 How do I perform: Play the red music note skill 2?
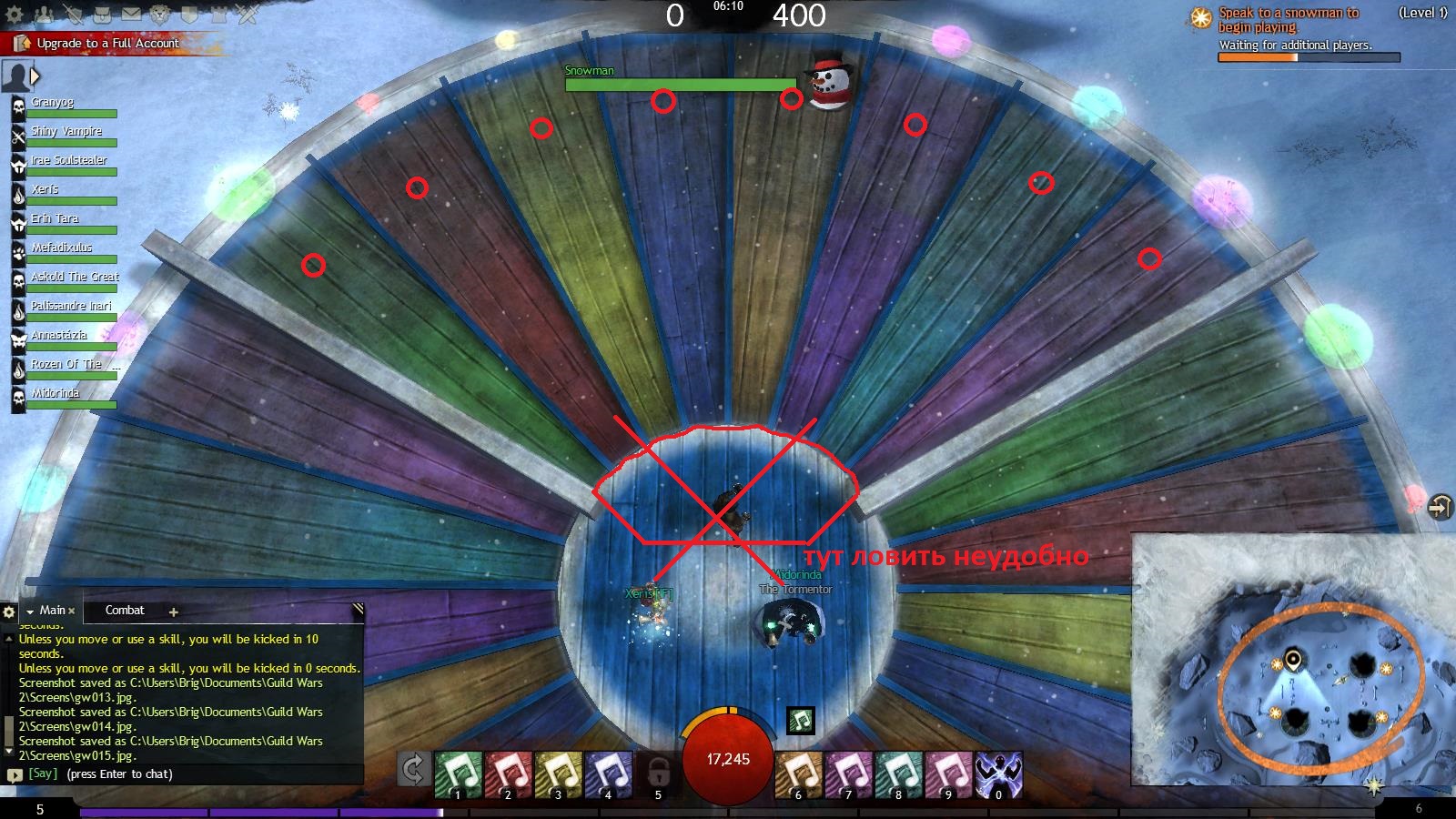508,774
